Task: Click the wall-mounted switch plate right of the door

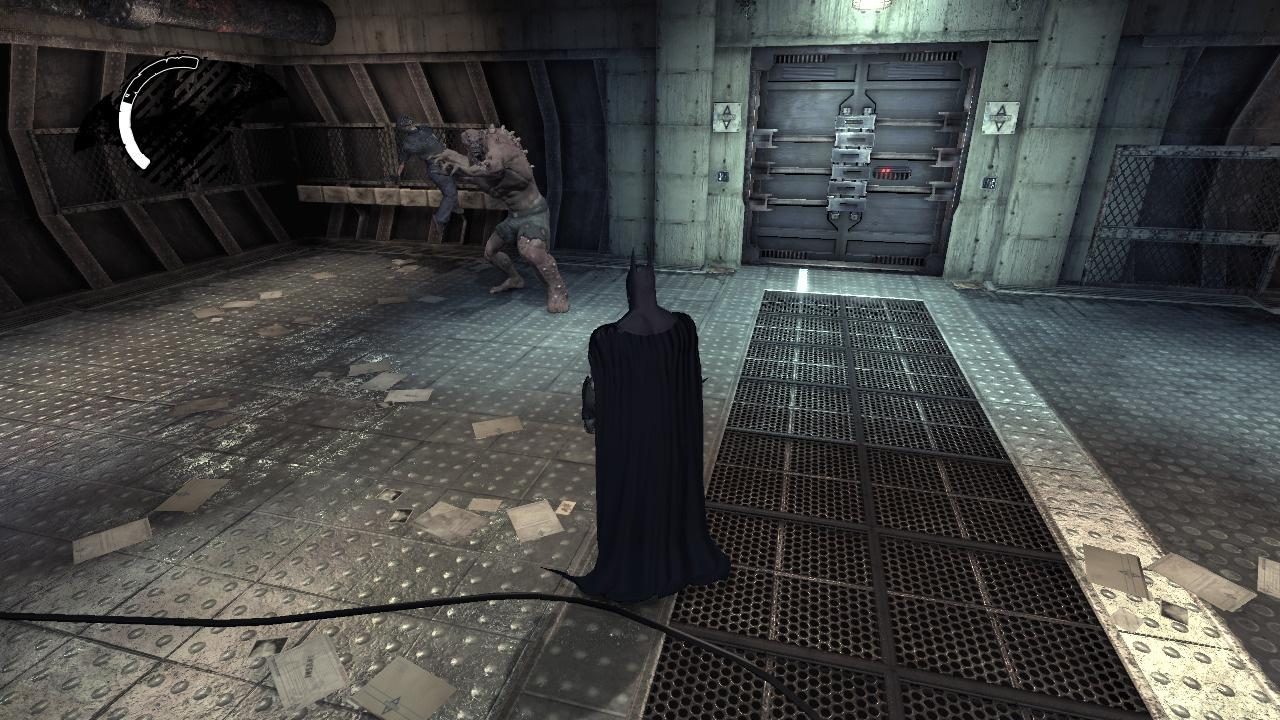Action: tap(991, 181)
